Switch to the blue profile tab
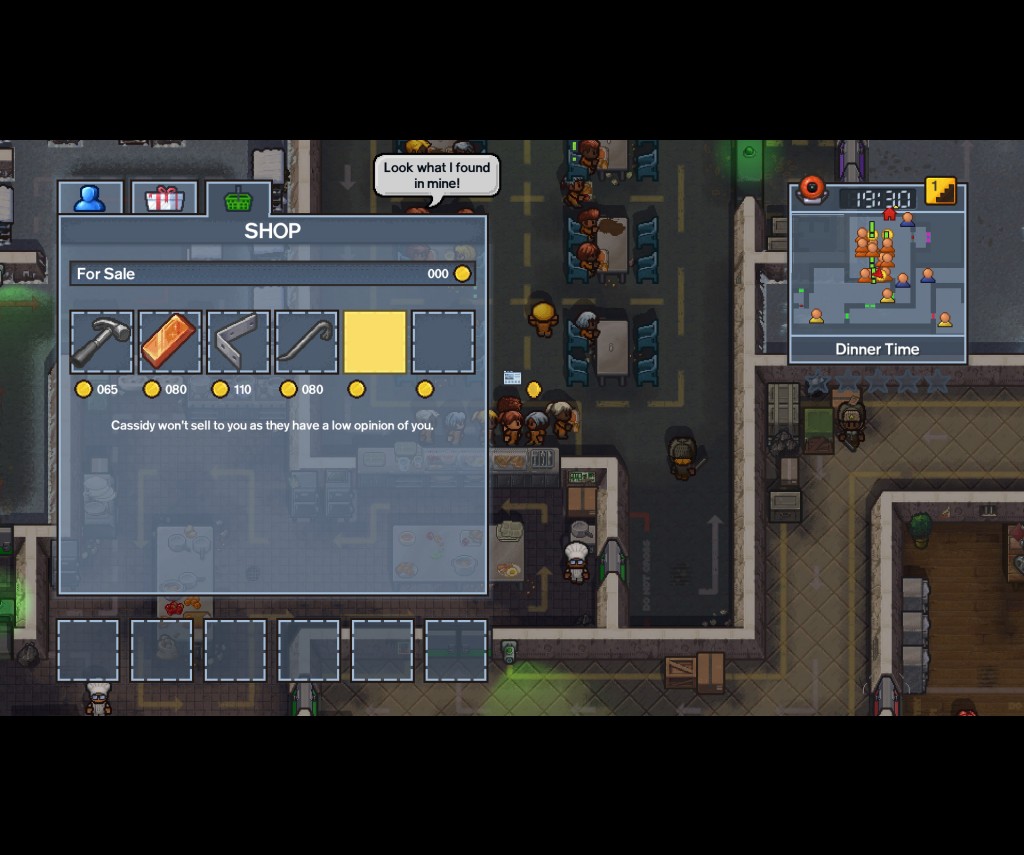This screenshot has width=1024, height=855. click(x=90, y=198)
